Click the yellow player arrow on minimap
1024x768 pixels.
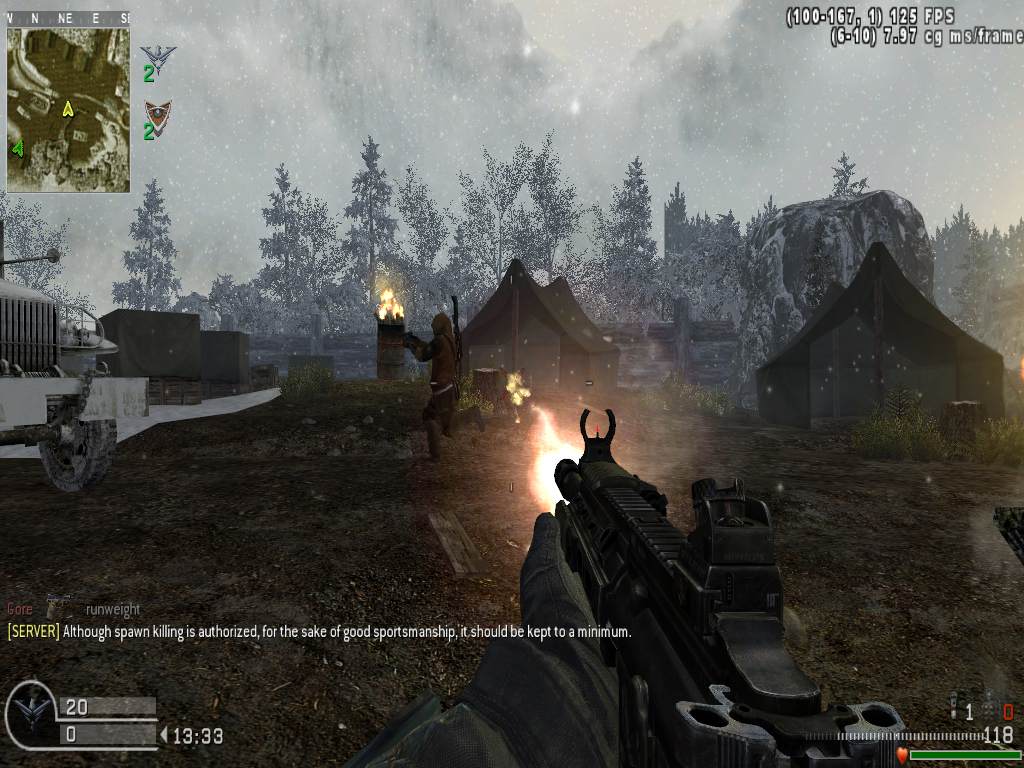click(68, 108)
